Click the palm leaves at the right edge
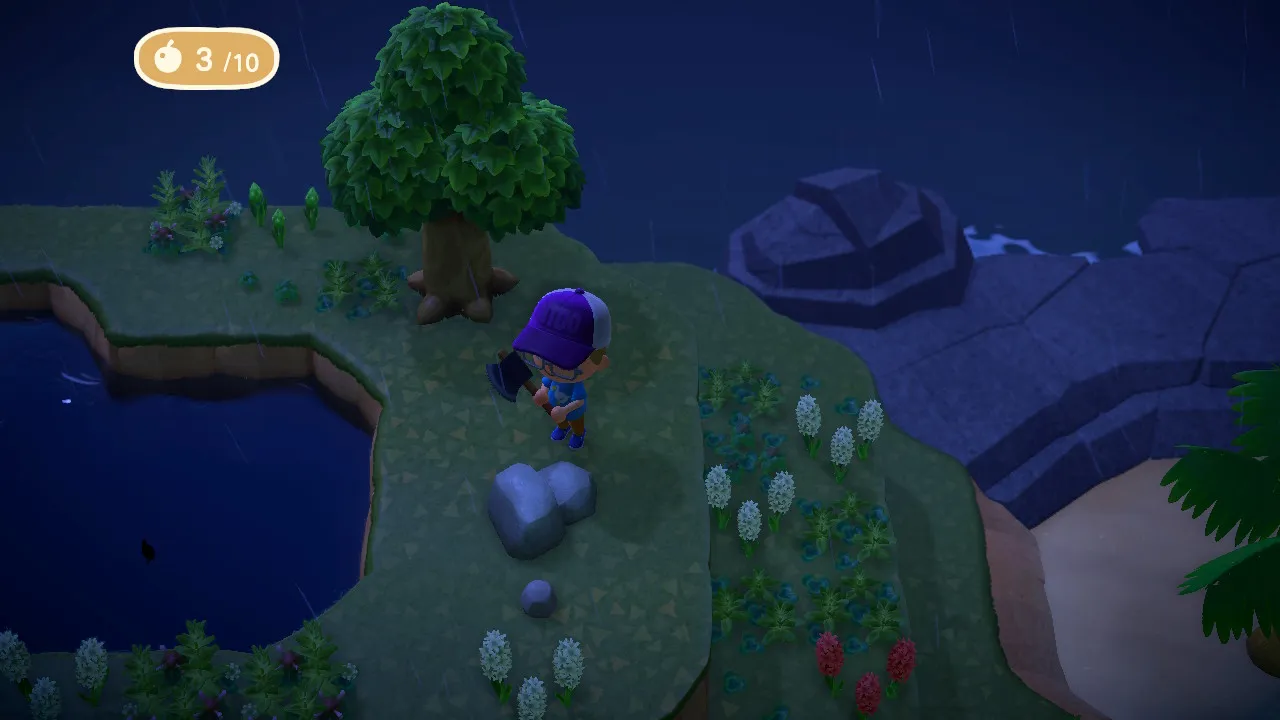 coord(1220,500)
